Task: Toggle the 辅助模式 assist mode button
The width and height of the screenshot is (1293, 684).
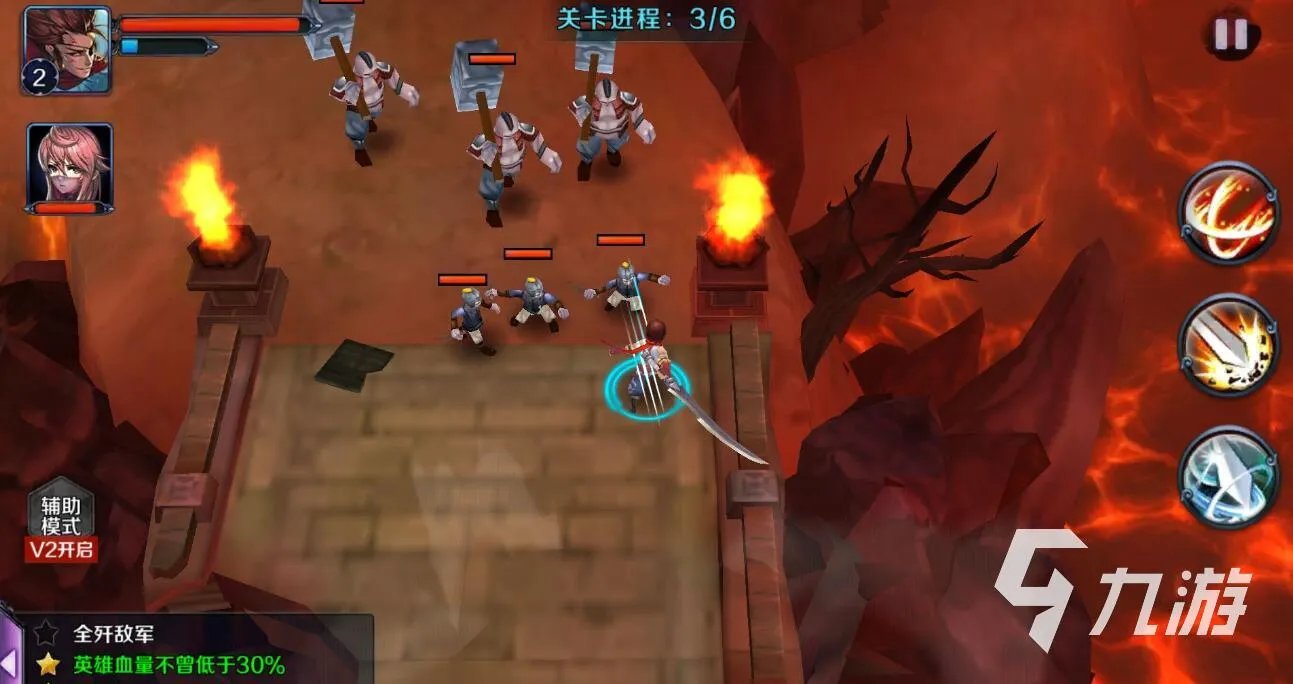Action: 61,526
